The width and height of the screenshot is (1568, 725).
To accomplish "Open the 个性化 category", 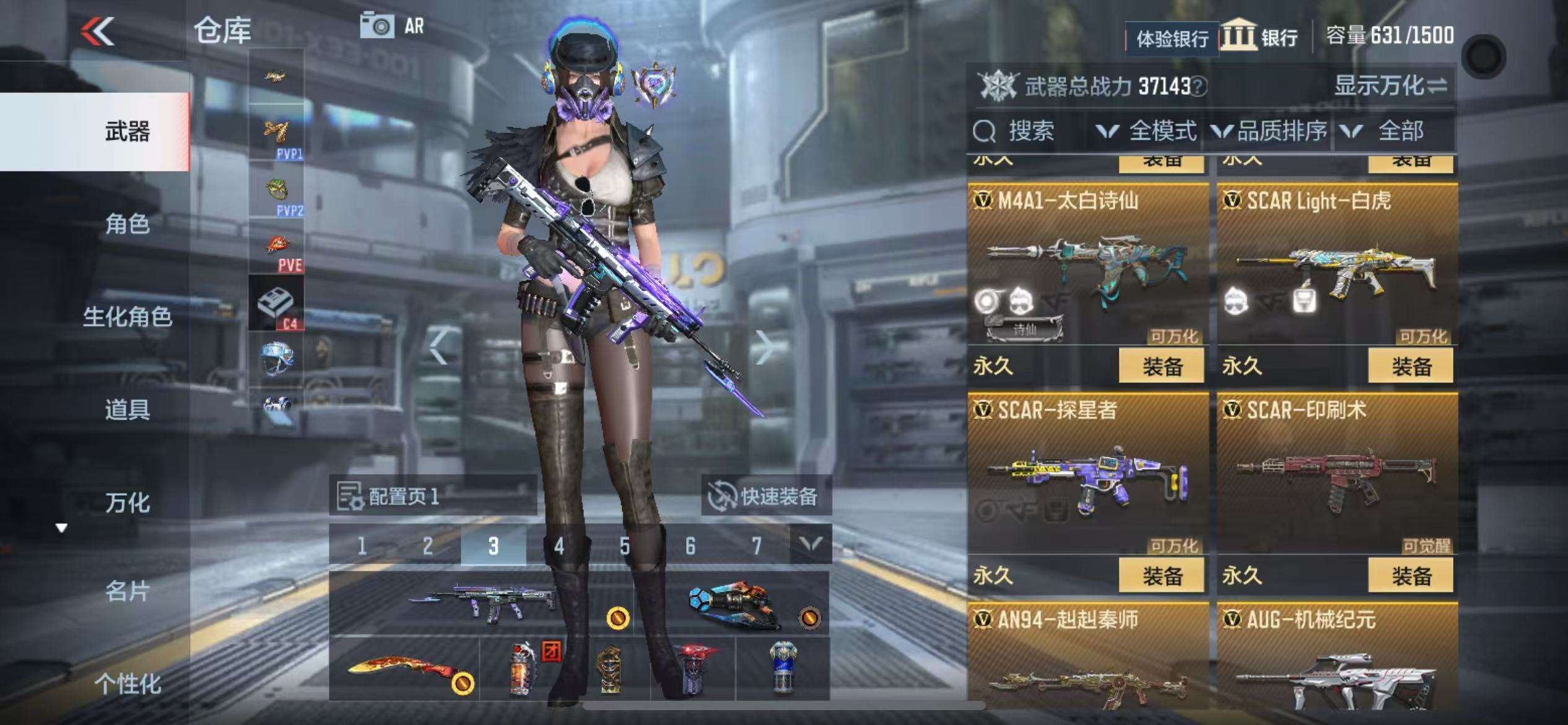I will [x=127, y=684].
